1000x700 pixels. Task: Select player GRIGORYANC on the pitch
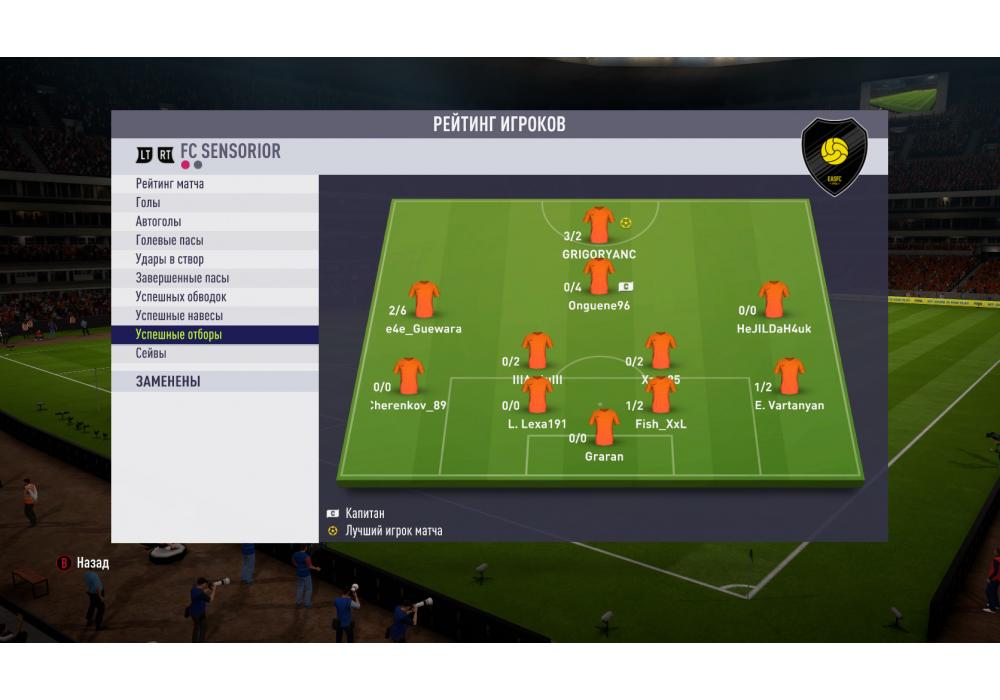pyautogui.click(x=599, y=226)
